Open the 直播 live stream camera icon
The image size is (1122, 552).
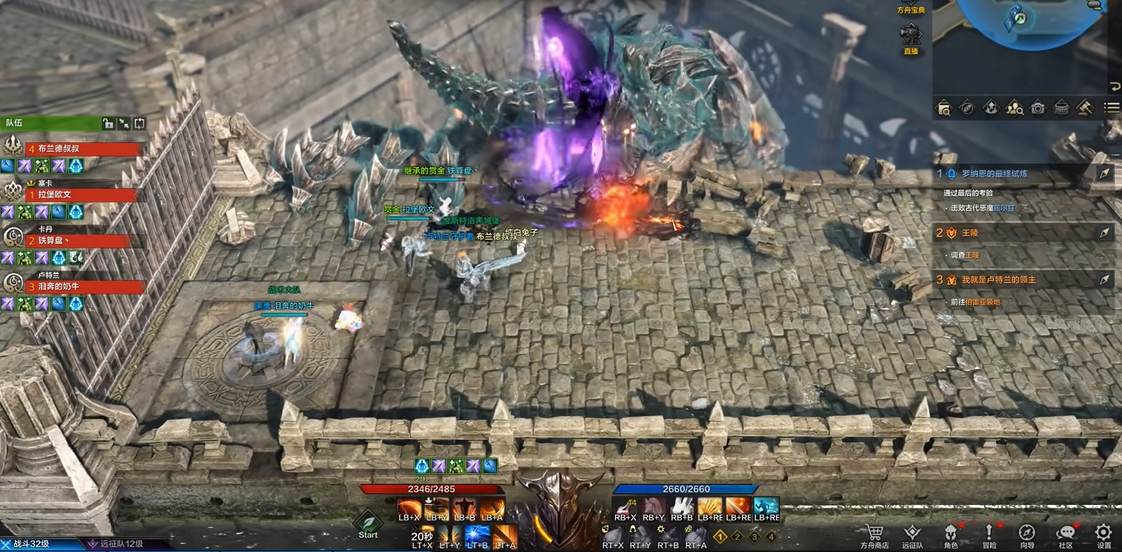(x=910, y=36)
